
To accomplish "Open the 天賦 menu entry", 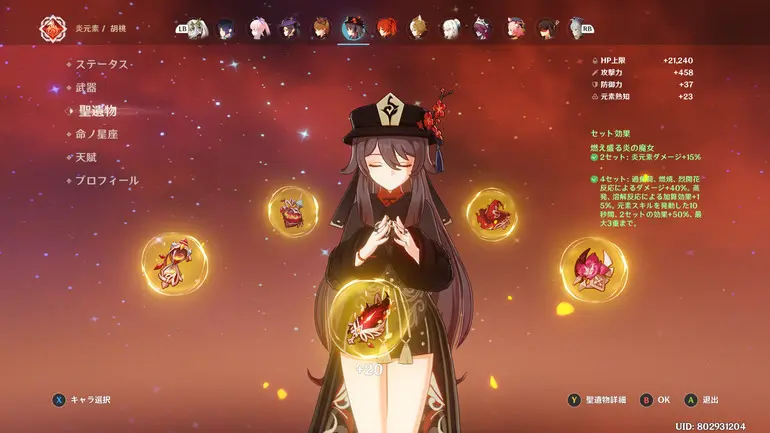I will pyautogui.click(x=88, y=157).
